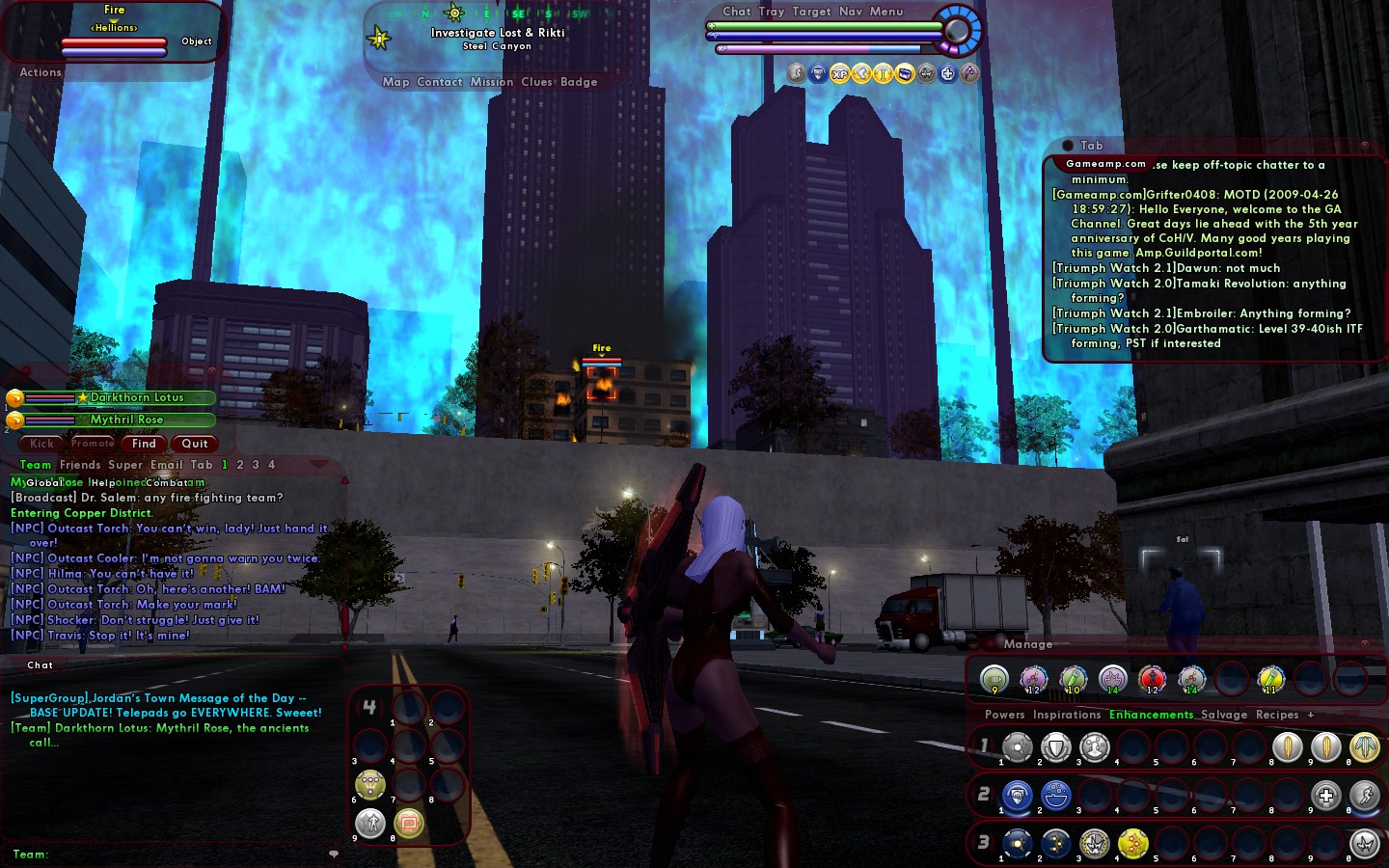The height and width of the screenshot is (868, 1389).
Task: Show the Mission window
Action: 492,82
